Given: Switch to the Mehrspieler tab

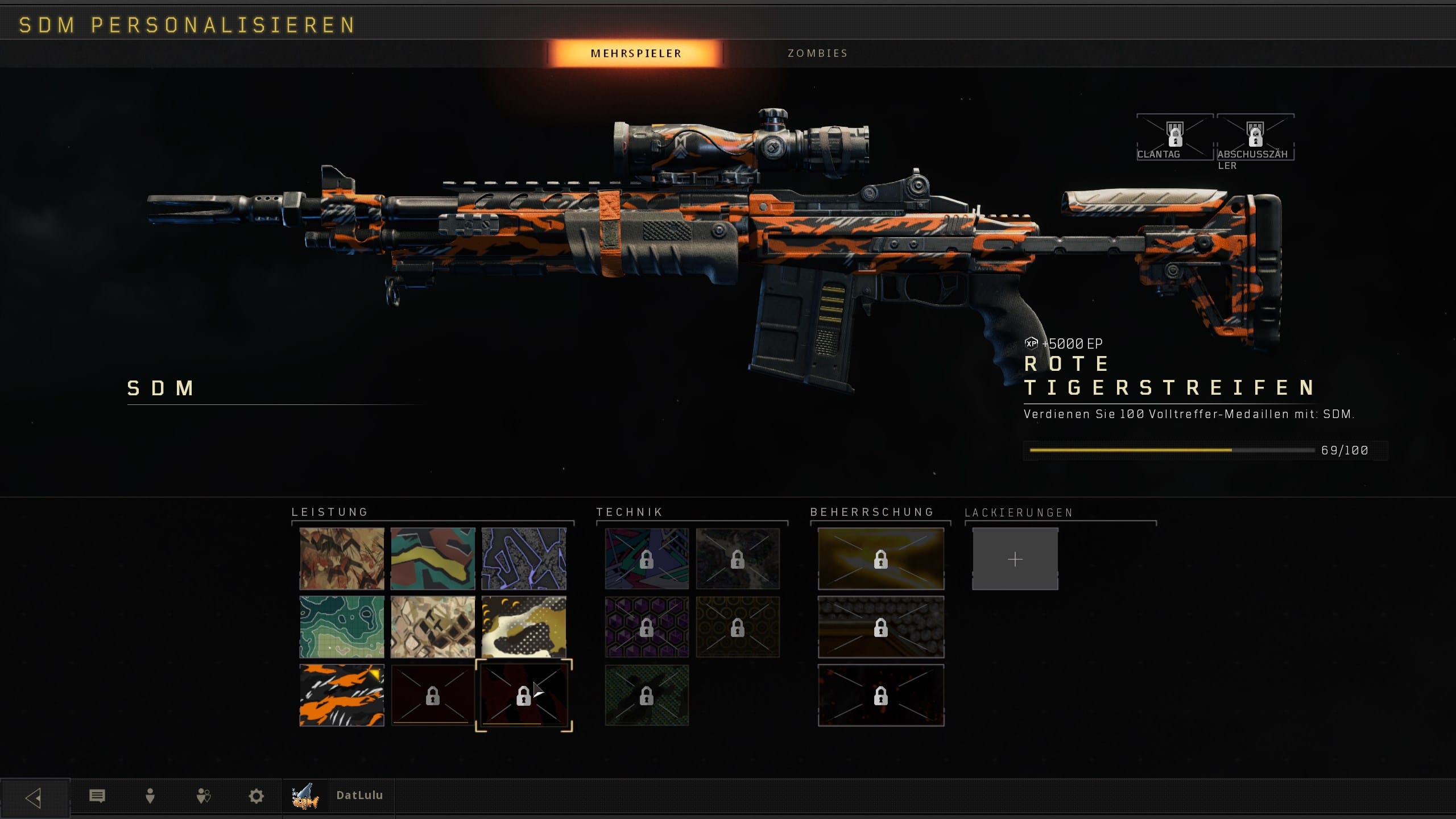Looking at the screenshot, I should [x=635, y=53].
